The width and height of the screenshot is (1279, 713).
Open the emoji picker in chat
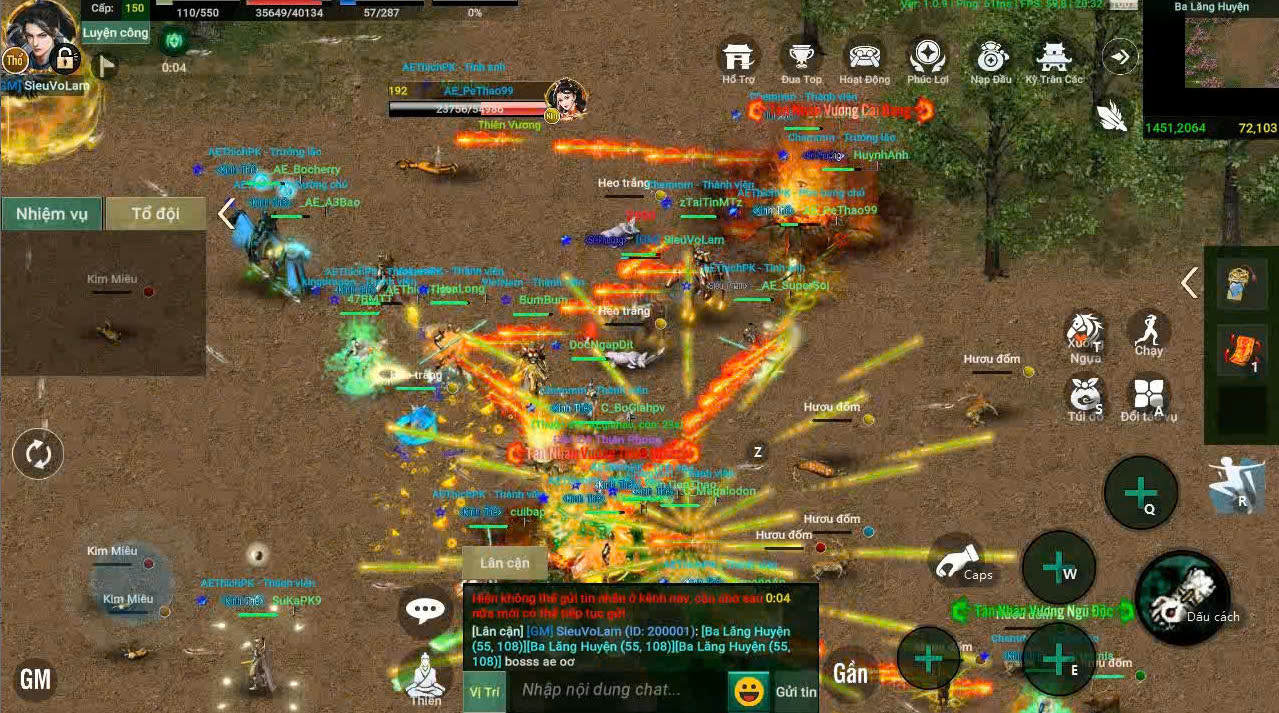point(748,690)
